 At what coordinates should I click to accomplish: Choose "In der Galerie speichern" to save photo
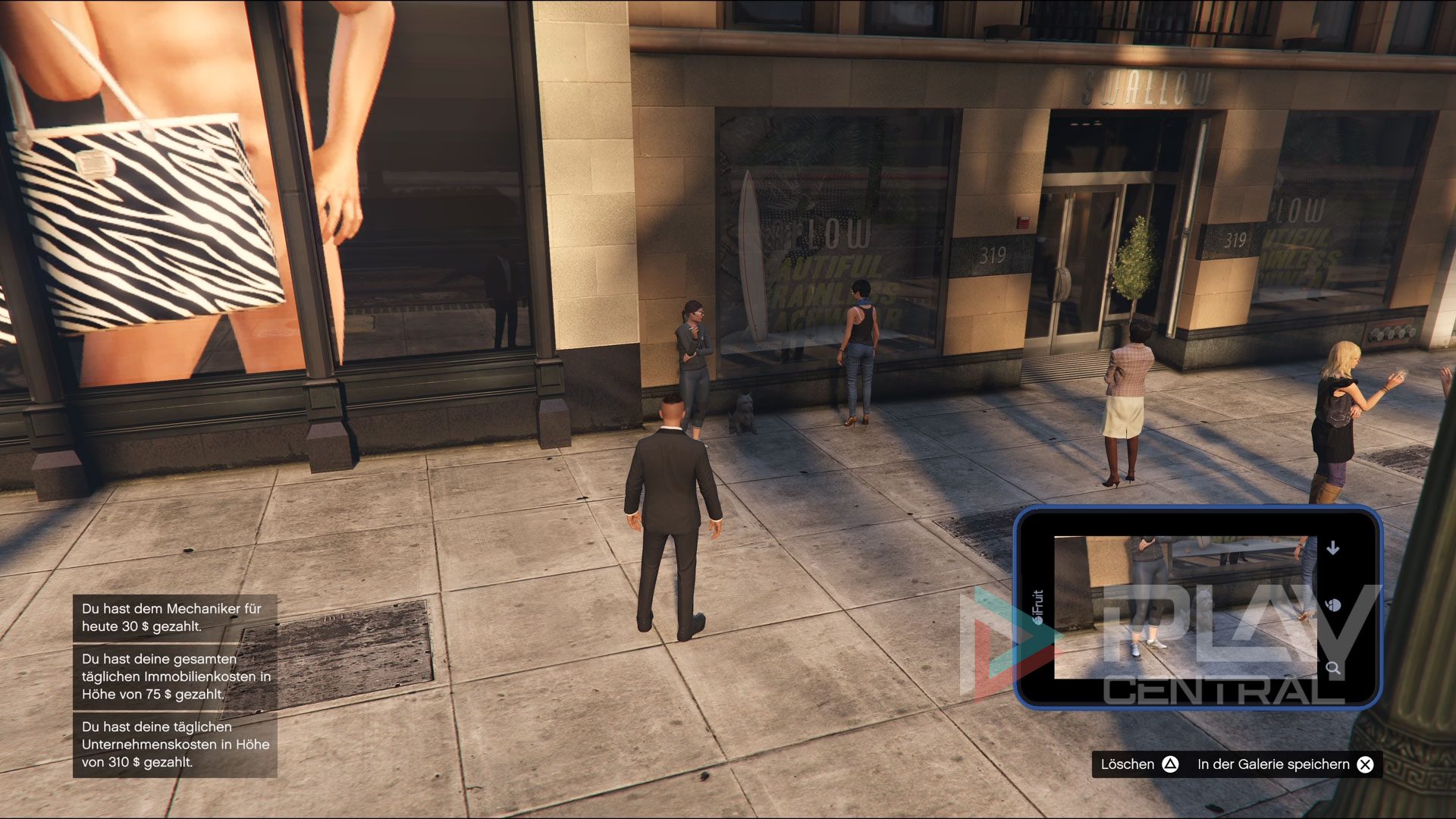point(1285,764)
